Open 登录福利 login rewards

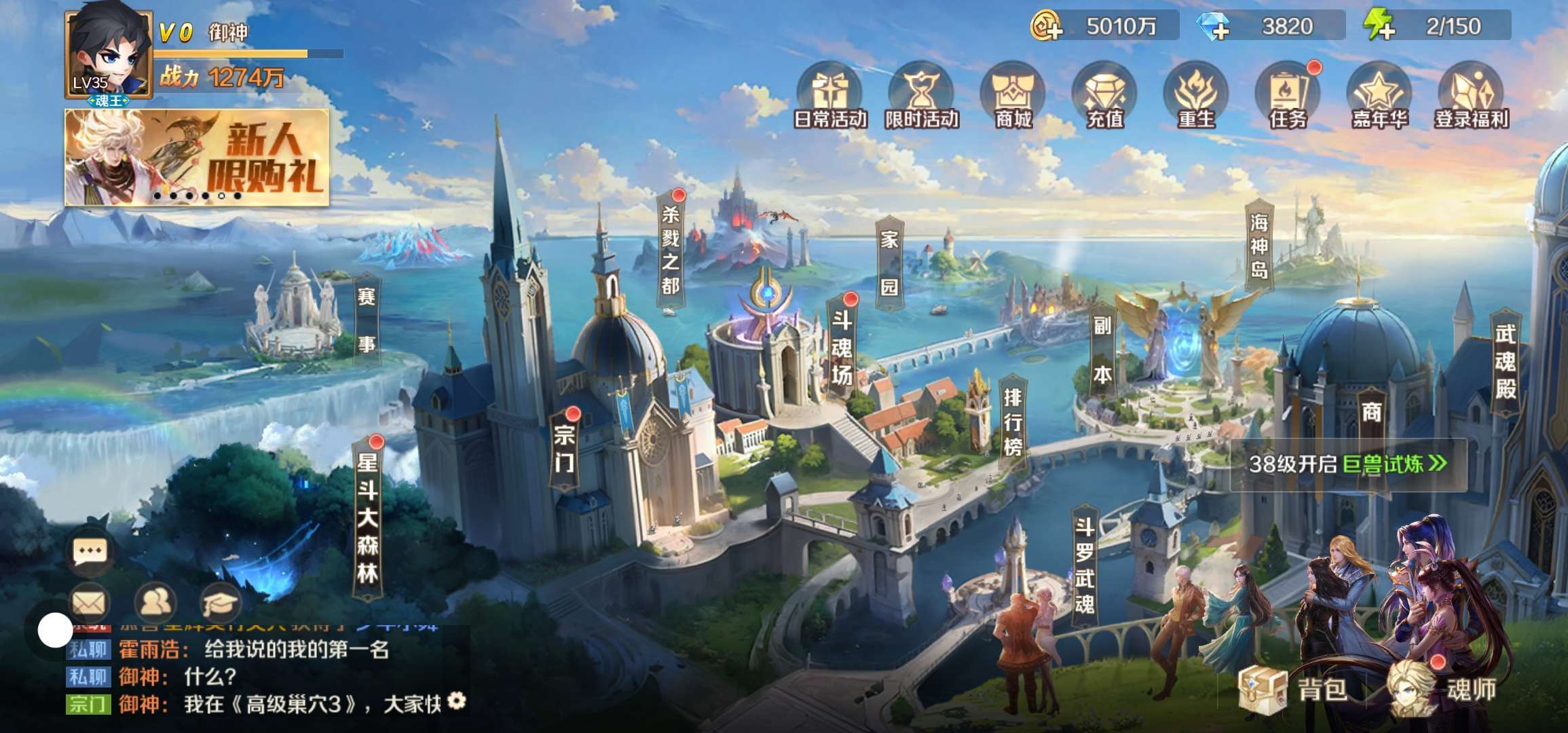1471,96
